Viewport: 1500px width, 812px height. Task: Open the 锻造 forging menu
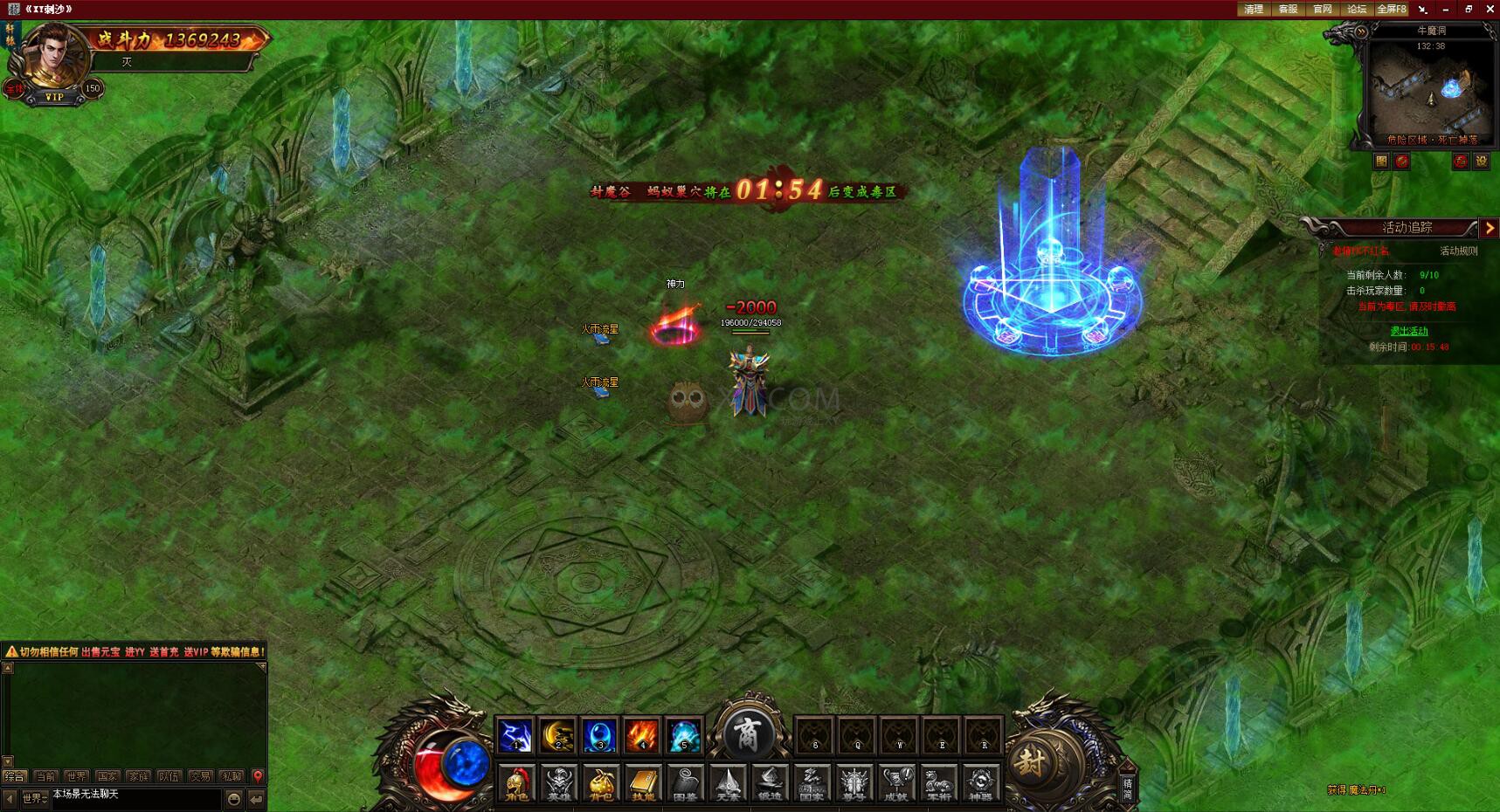[769, 783]
